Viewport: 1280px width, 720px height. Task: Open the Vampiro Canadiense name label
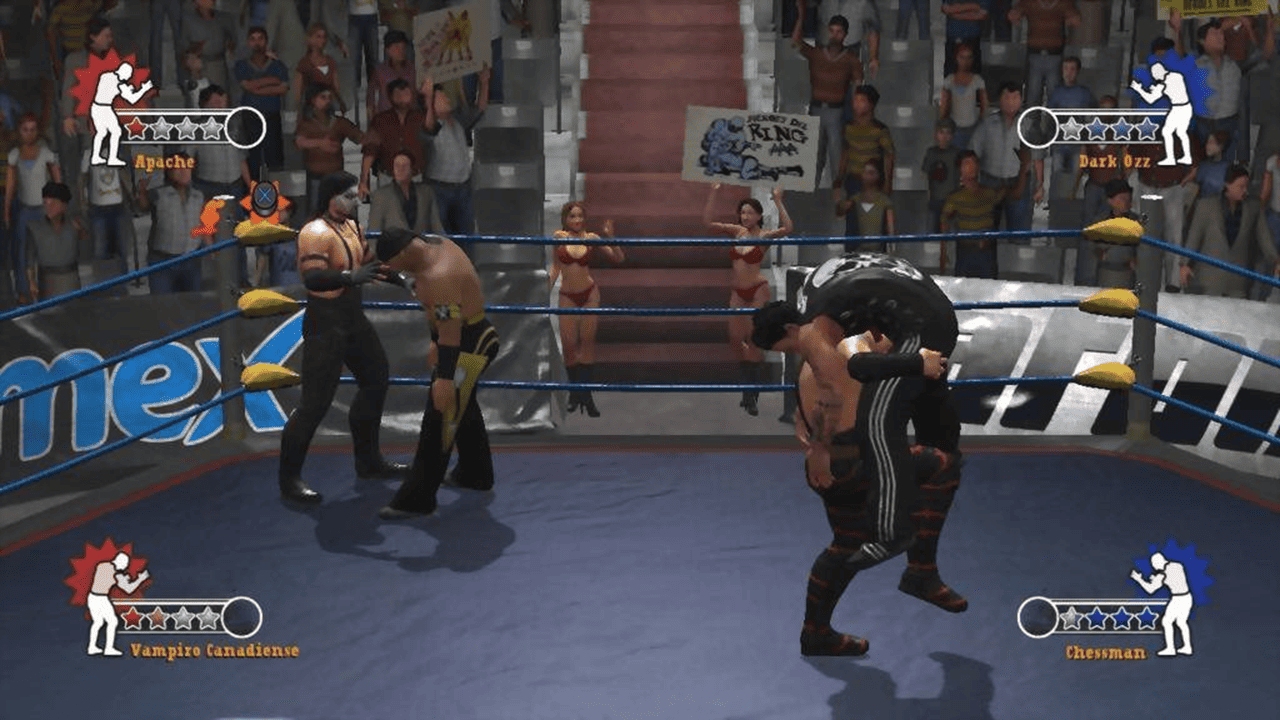coord(214,648)
